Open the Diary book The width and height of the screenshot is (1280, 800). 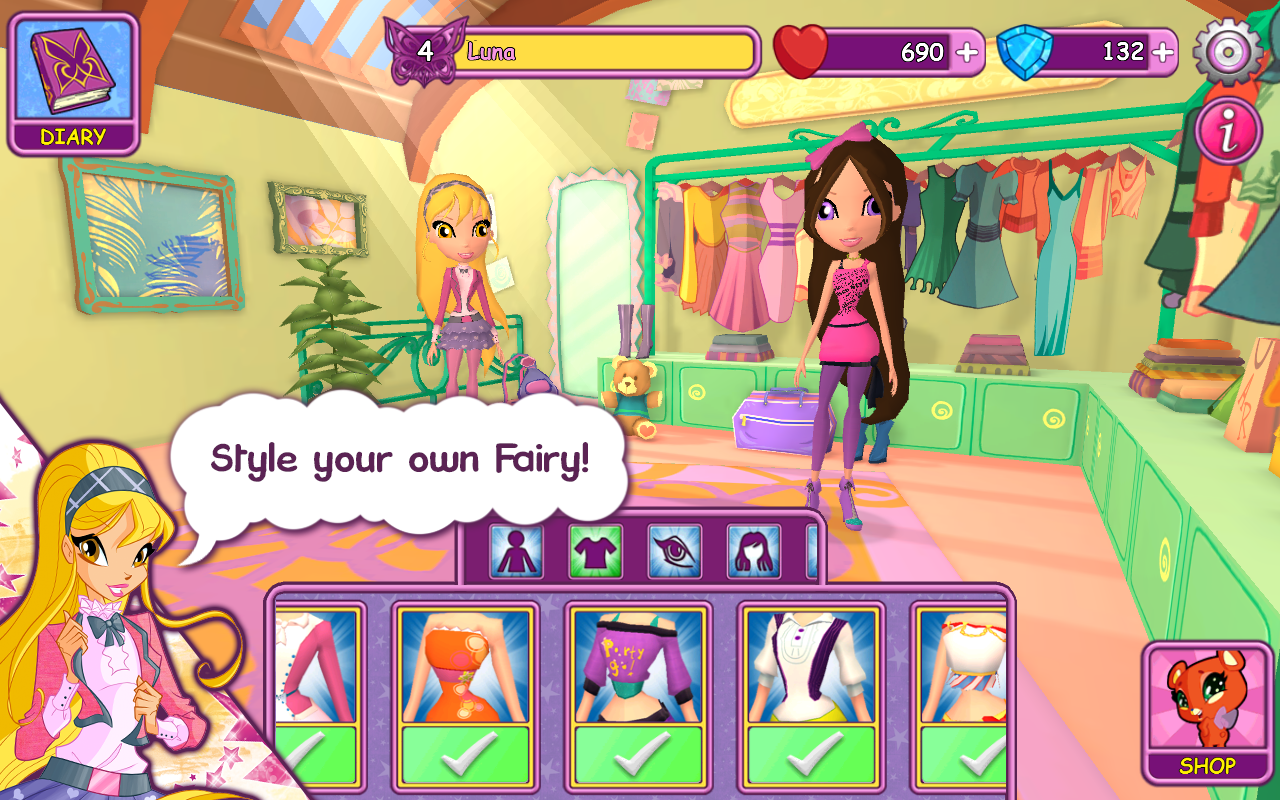73,84
